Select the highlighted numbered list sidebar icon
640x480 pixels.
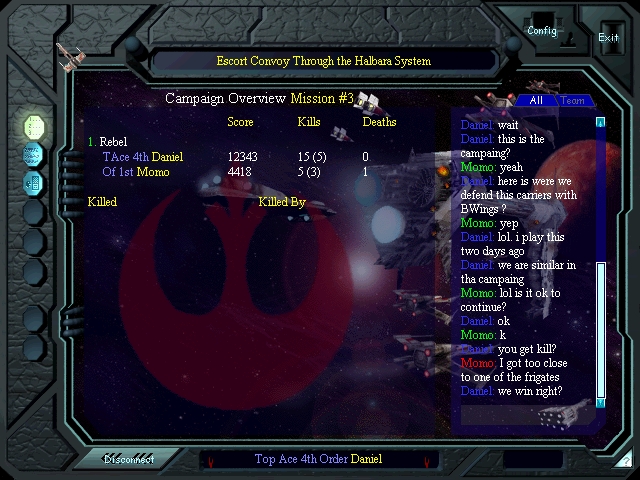click(x=34, y=126)
